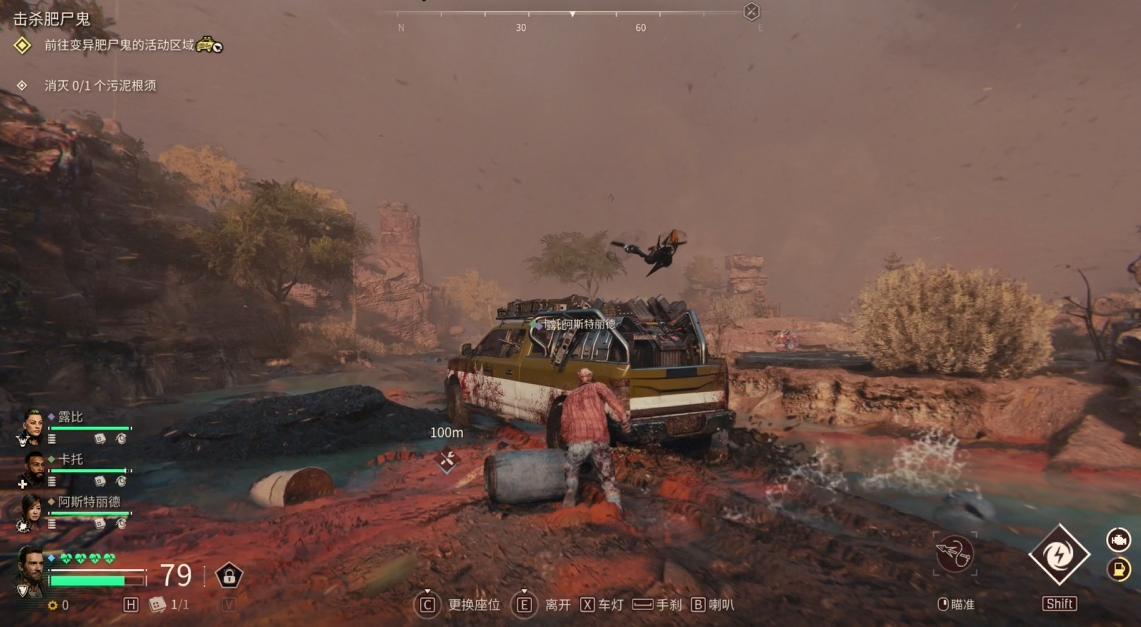Click the player's own bearded portrait
This screenshot has height=627, width=1141.
pos(29,572)
